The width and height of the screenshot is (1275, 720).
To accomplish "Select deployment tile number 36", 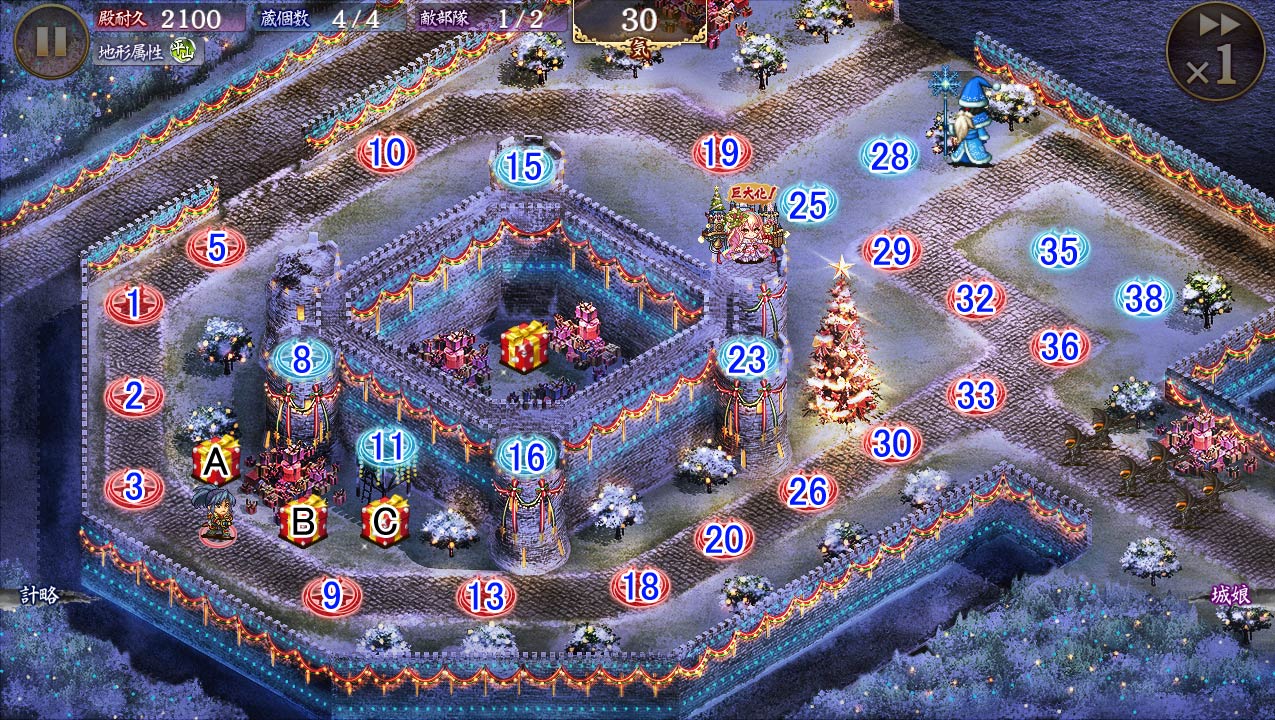I will point(1060,347).
